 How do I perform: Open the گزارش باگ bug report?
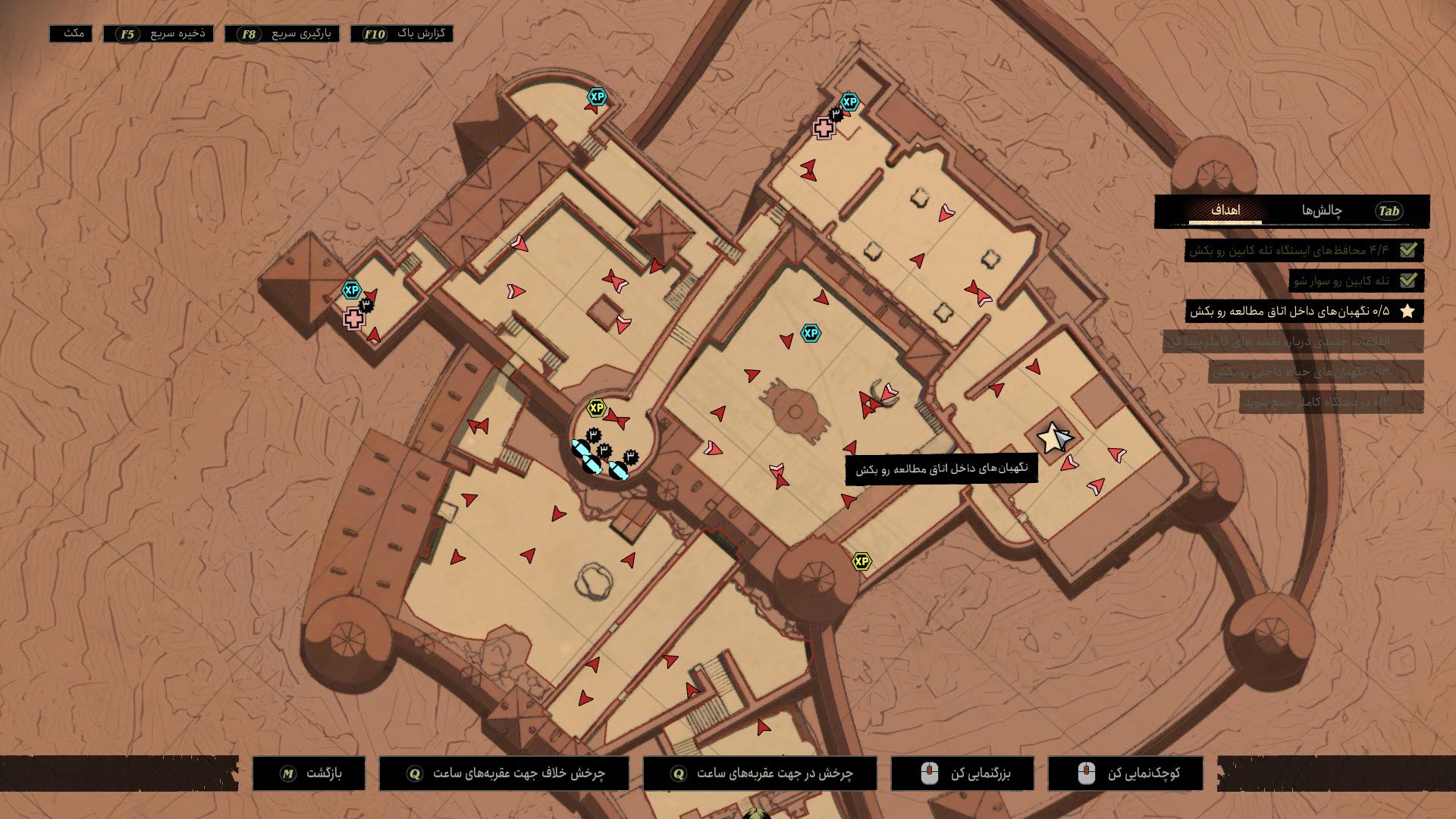pos(402,34)
